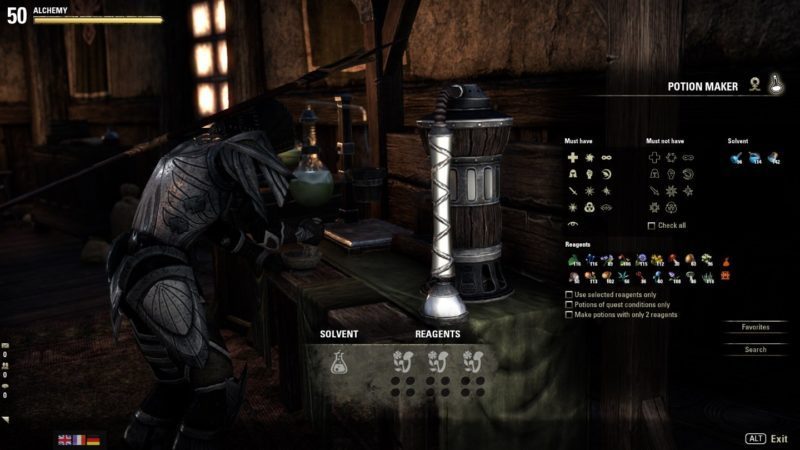The height and width of the screenshot is (450, 800).
Task: Switch to the potion flask tab
Action: [776, 87]
